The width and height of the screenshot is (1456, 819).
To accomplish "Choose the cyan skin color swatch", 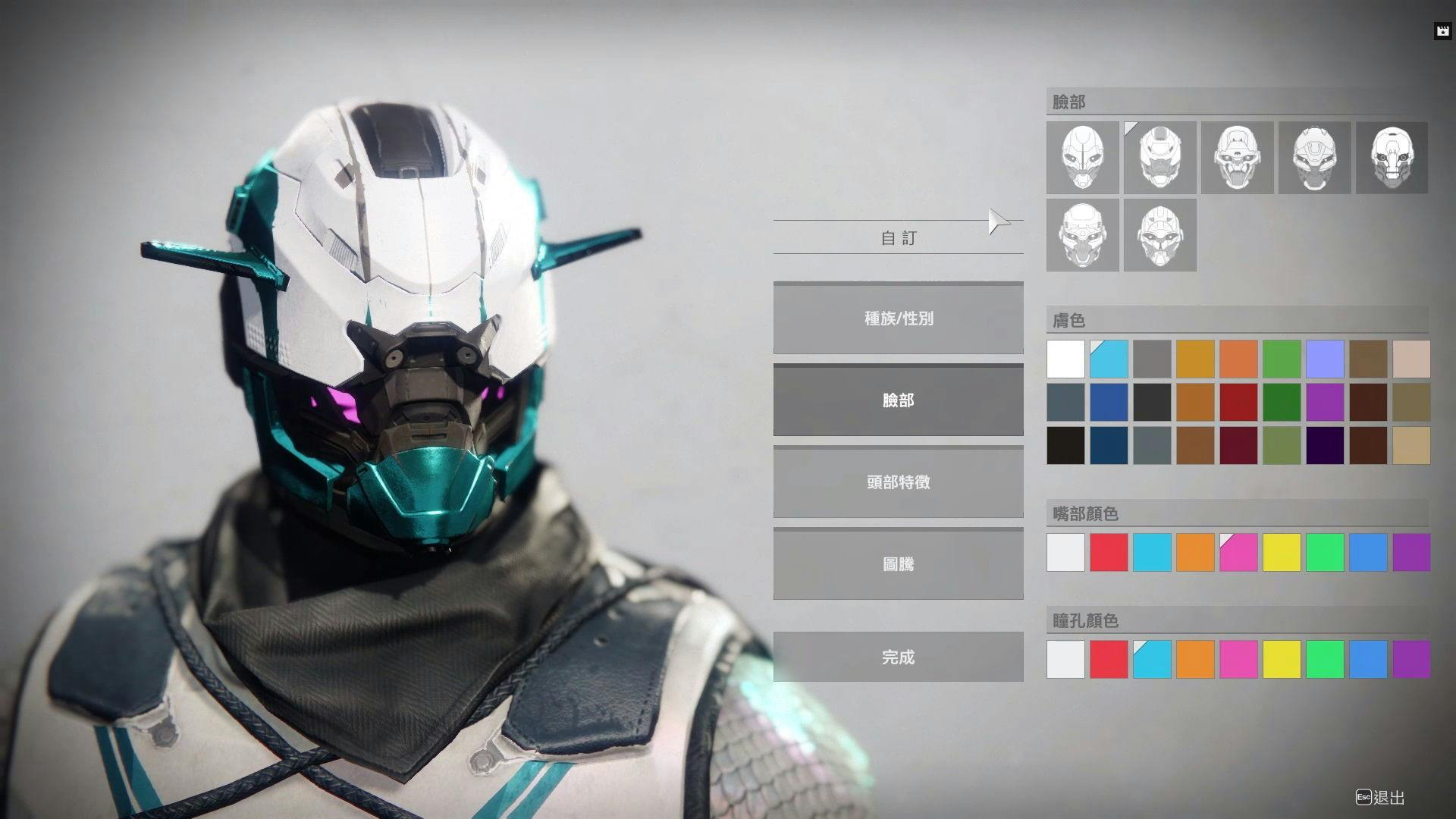I will (x=1109, y=359).
